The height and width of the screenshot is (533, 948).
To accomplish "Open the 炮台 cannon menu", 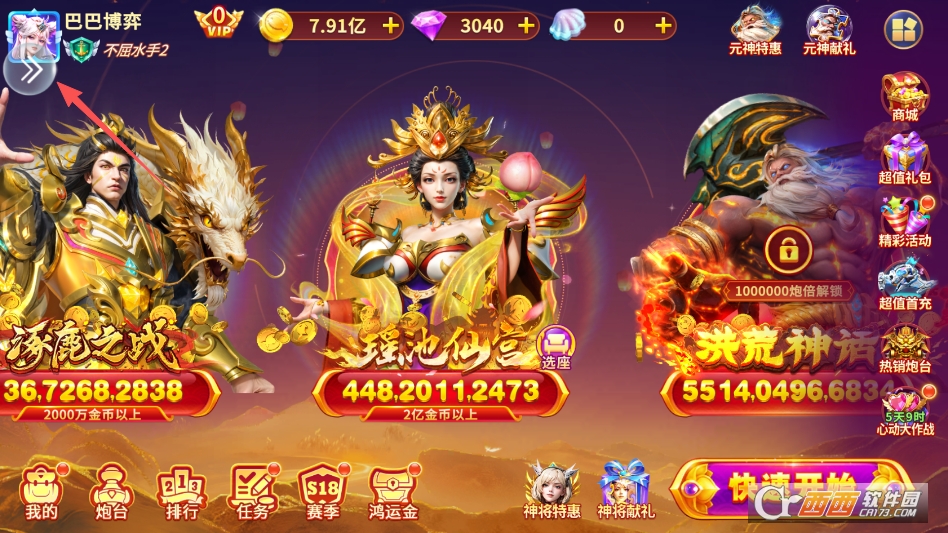I will (x=108, y=492).
